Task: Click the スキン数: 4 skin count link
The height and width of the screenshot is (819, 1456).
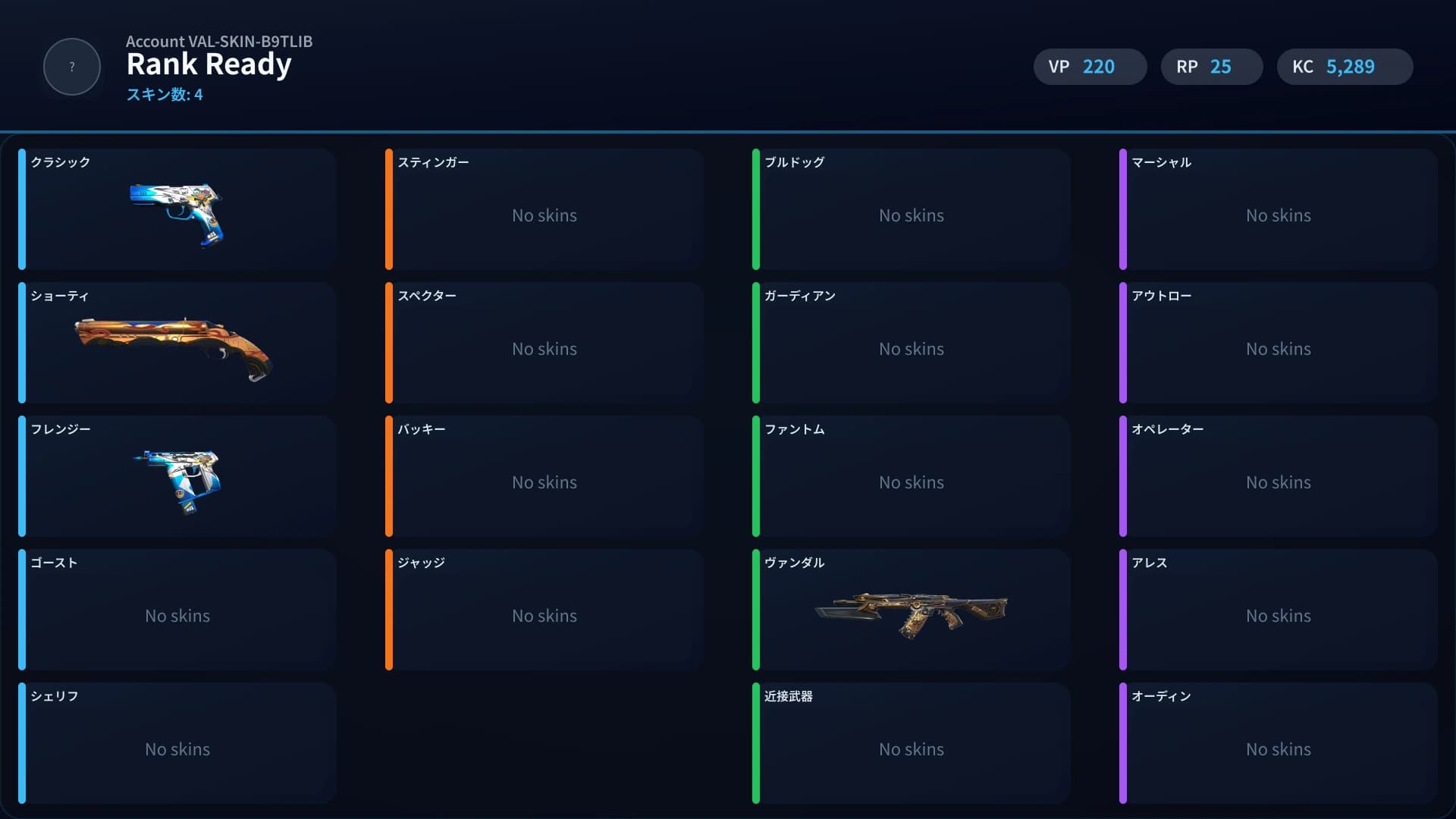Action: coord(165,95)
